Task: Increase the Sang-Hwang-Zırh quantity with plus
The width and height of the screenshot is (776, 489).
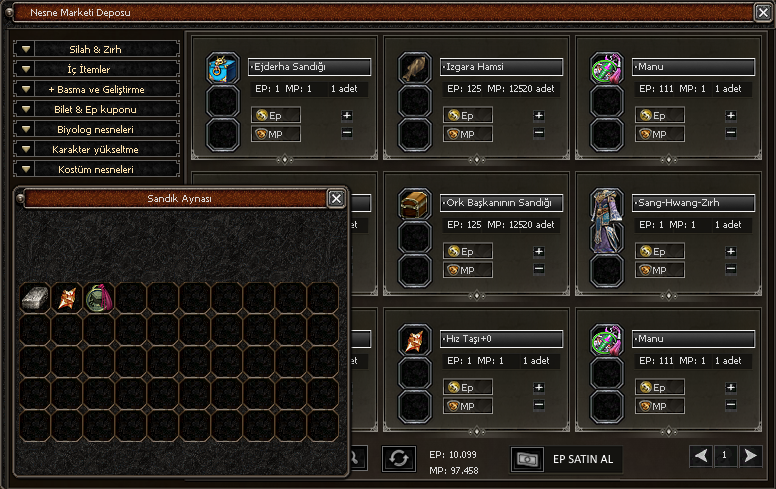Action: pos(731,251)
